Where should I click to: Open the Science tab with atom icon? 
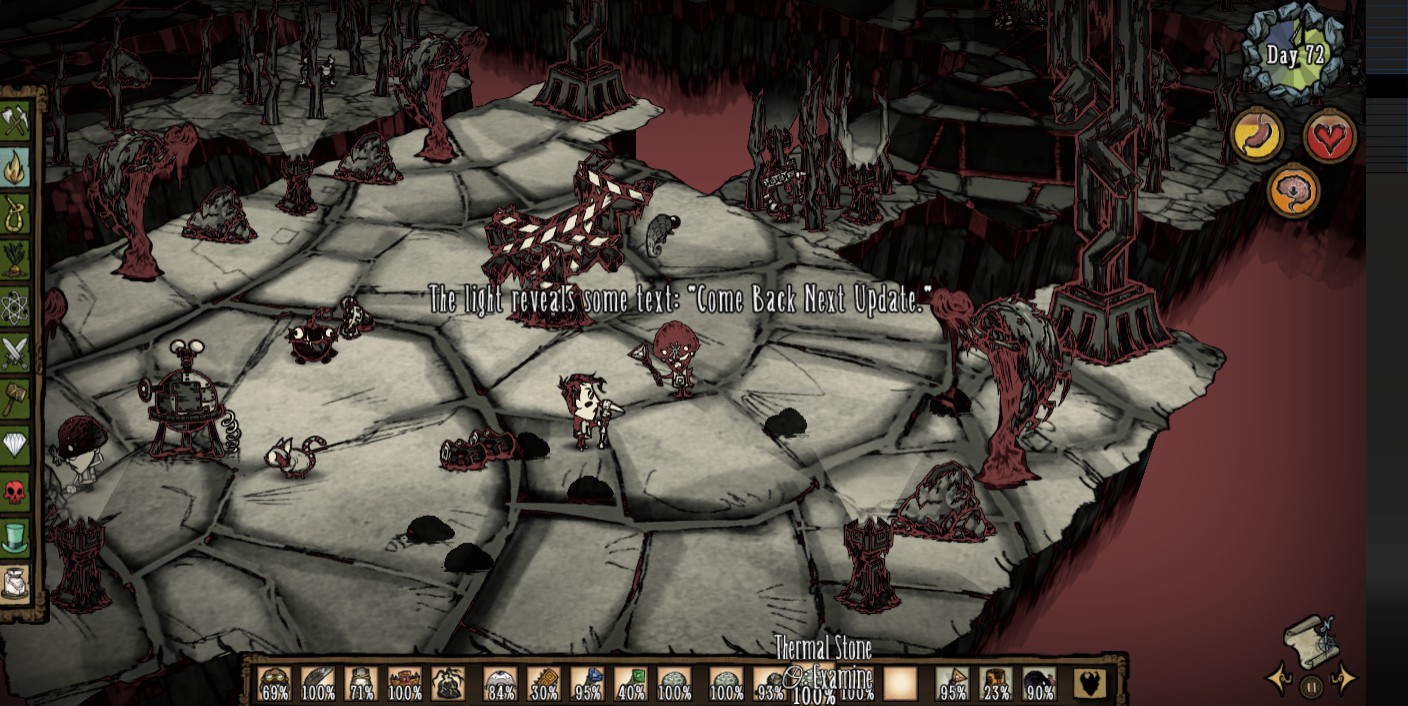pos(16,306)
